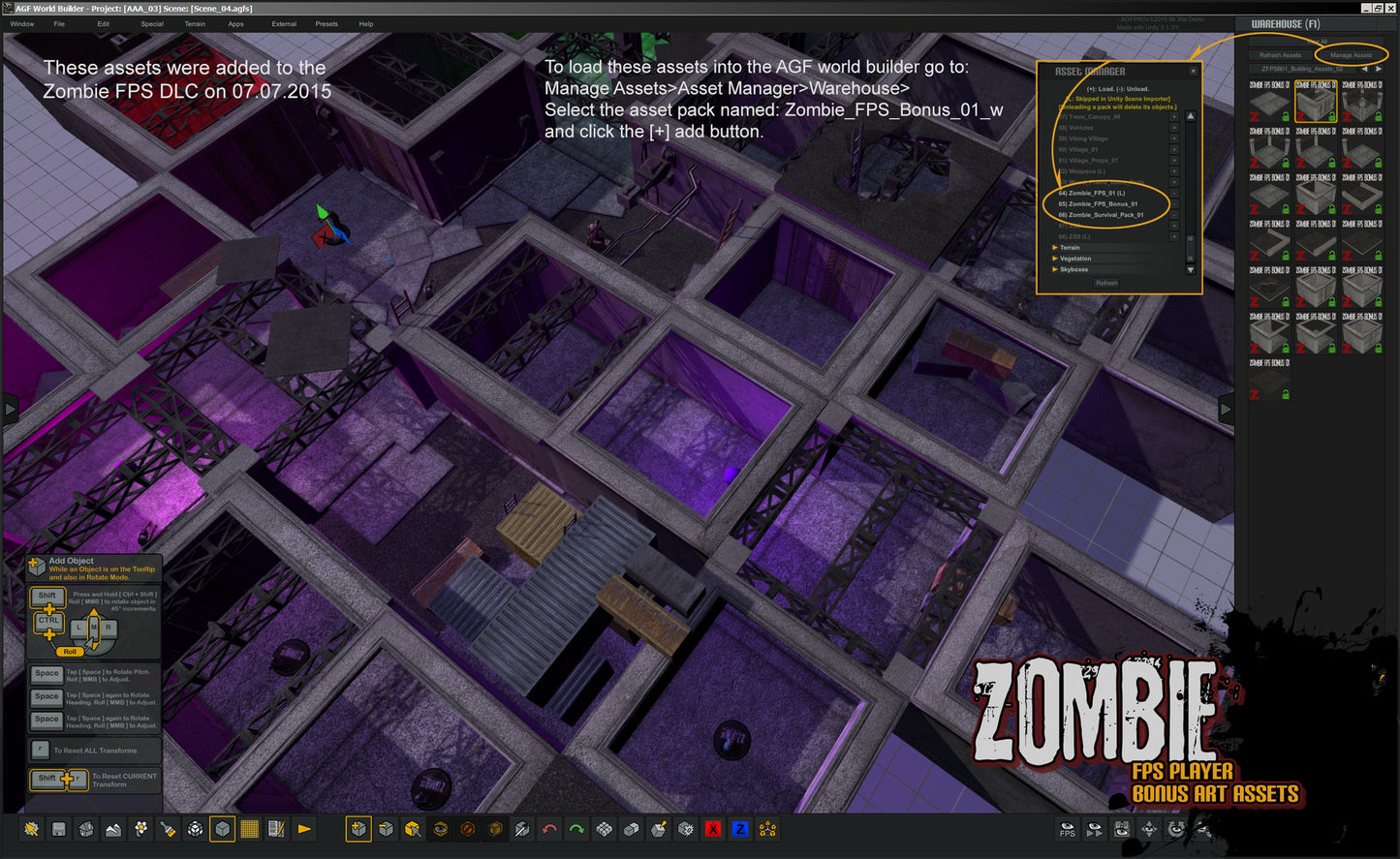Click the red X delete icon
The height and width of the screenshot is (859, 1400).
[x=714, y=829]
